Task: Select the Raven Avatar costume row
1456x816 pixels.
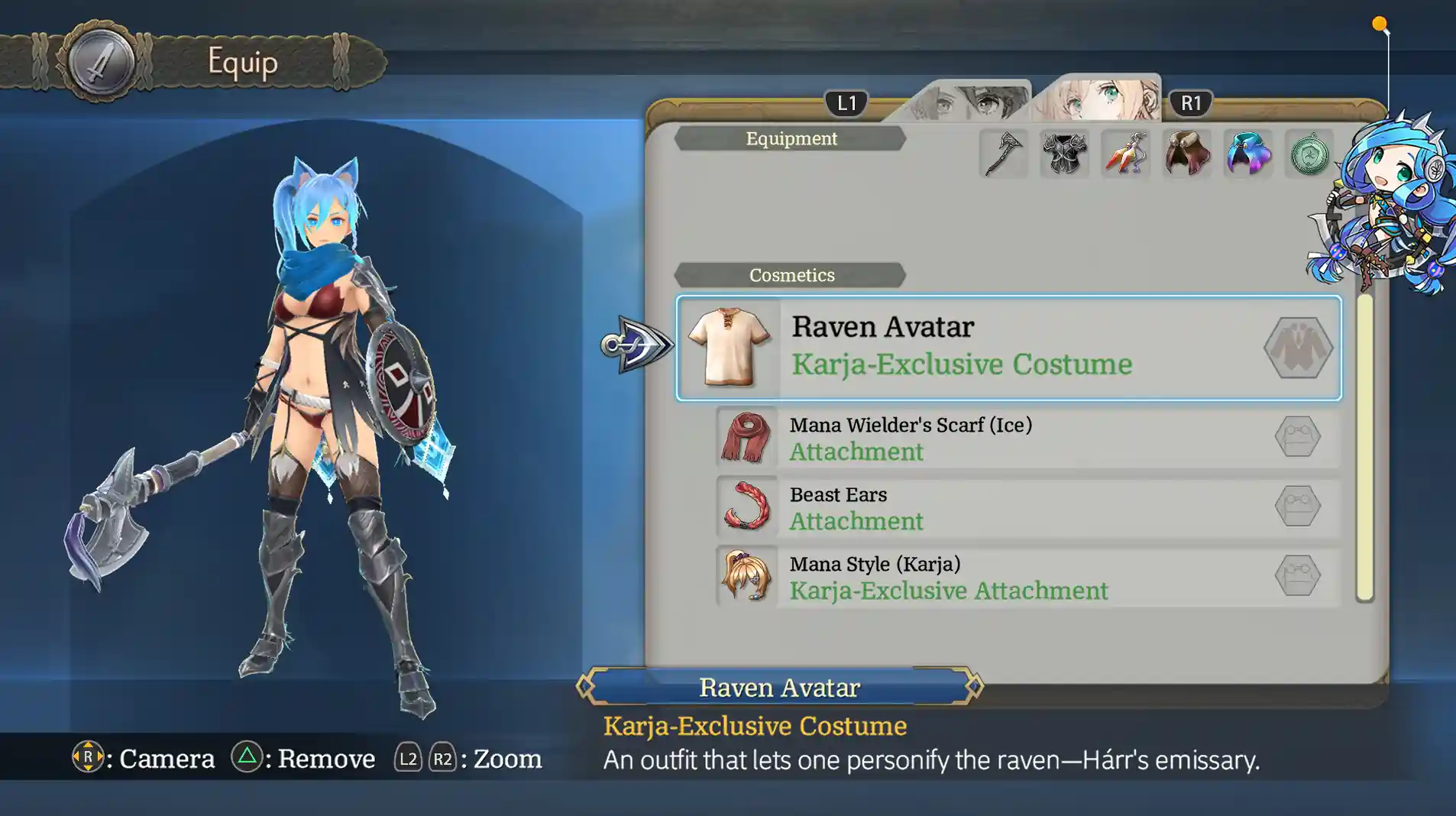Action: click(x=1008, y=348)
